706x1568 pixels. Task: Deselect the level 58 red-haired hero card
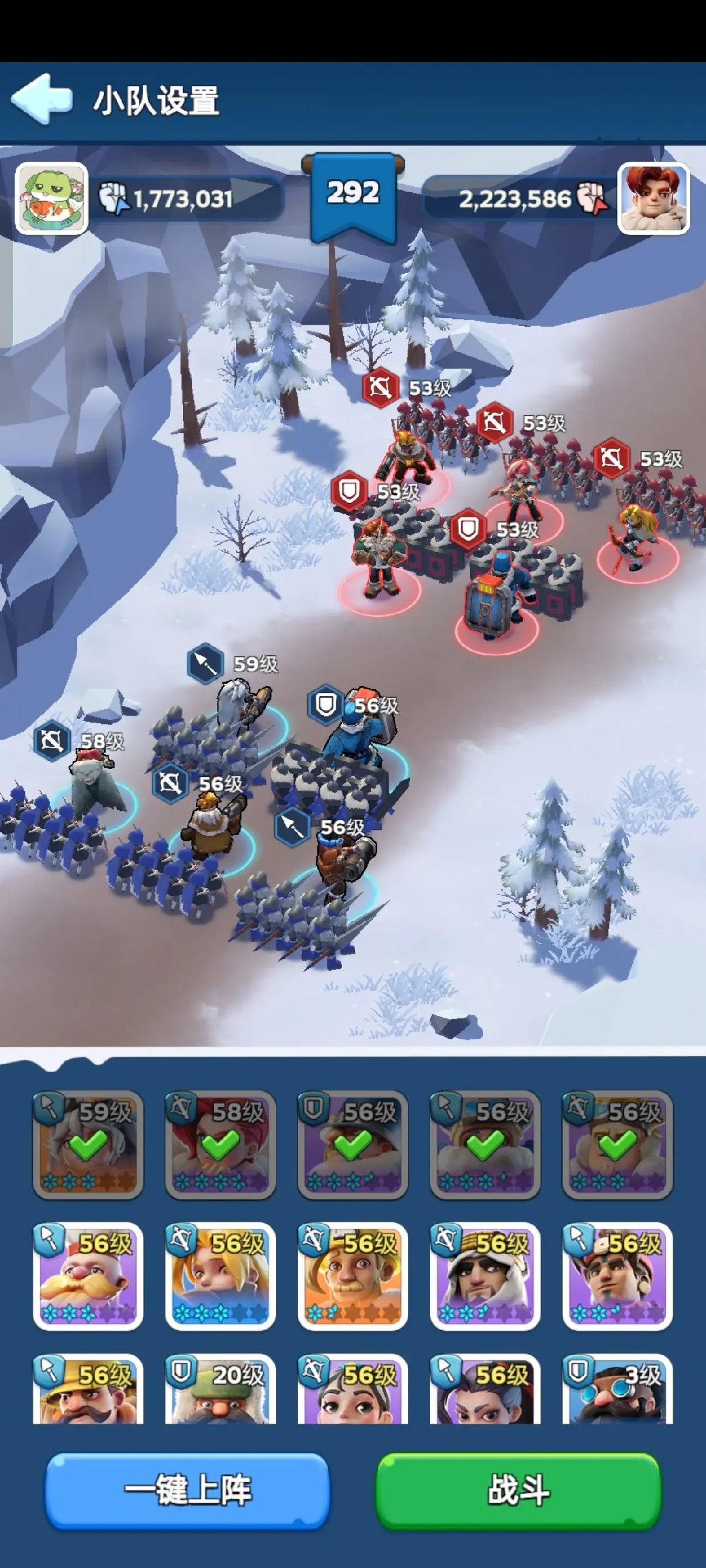(220, 1144)
